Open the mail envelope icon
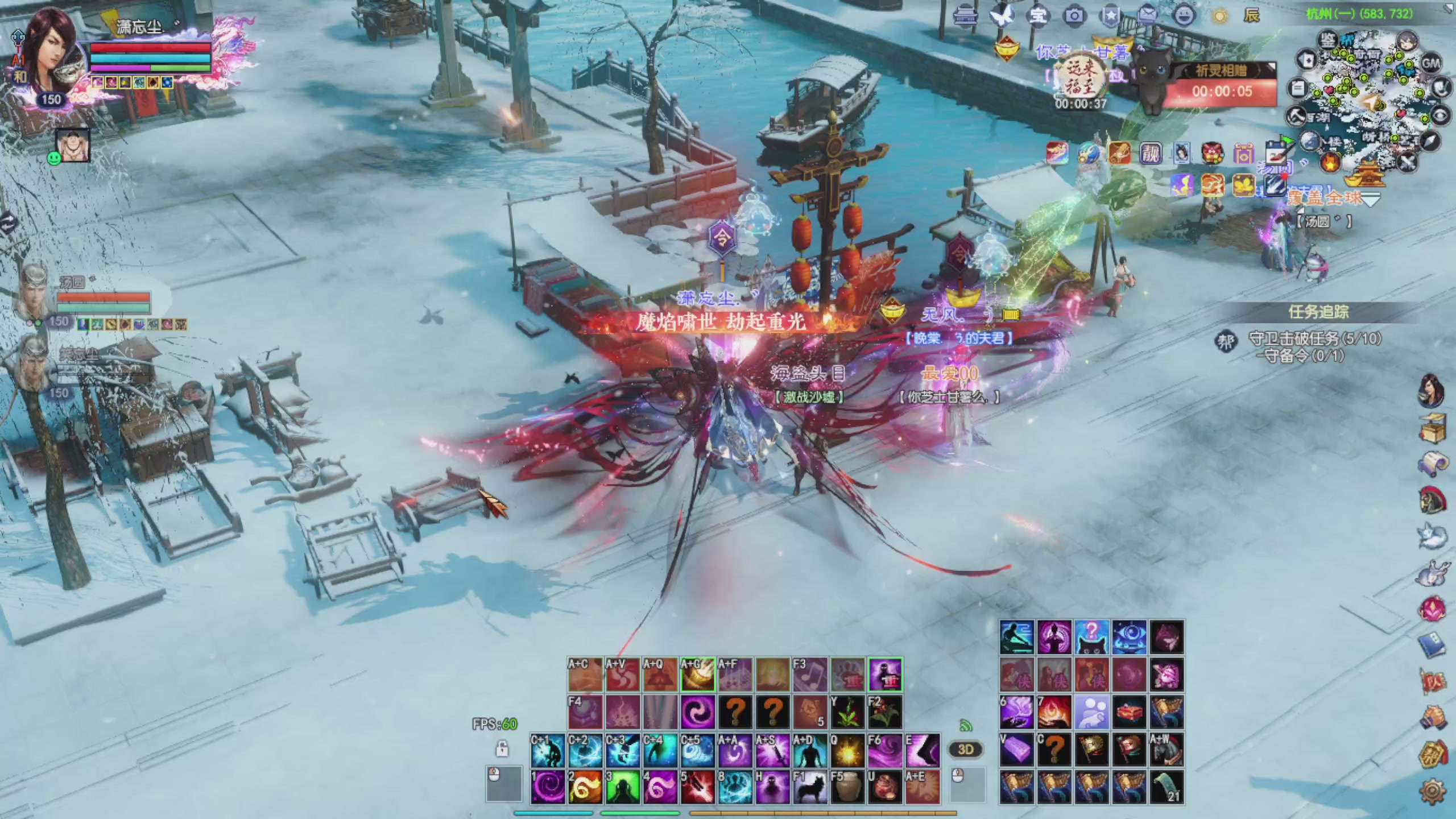 pos(1148,16)
